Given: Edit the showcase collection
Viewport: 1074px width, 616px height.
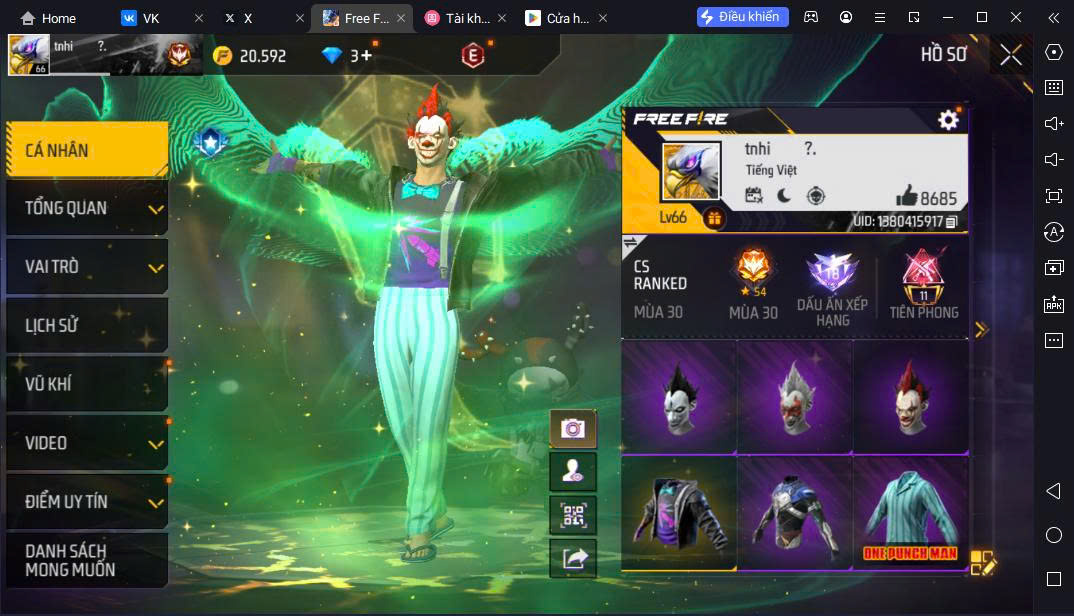Looking at the screenshot, I should (x=982, y=563).
